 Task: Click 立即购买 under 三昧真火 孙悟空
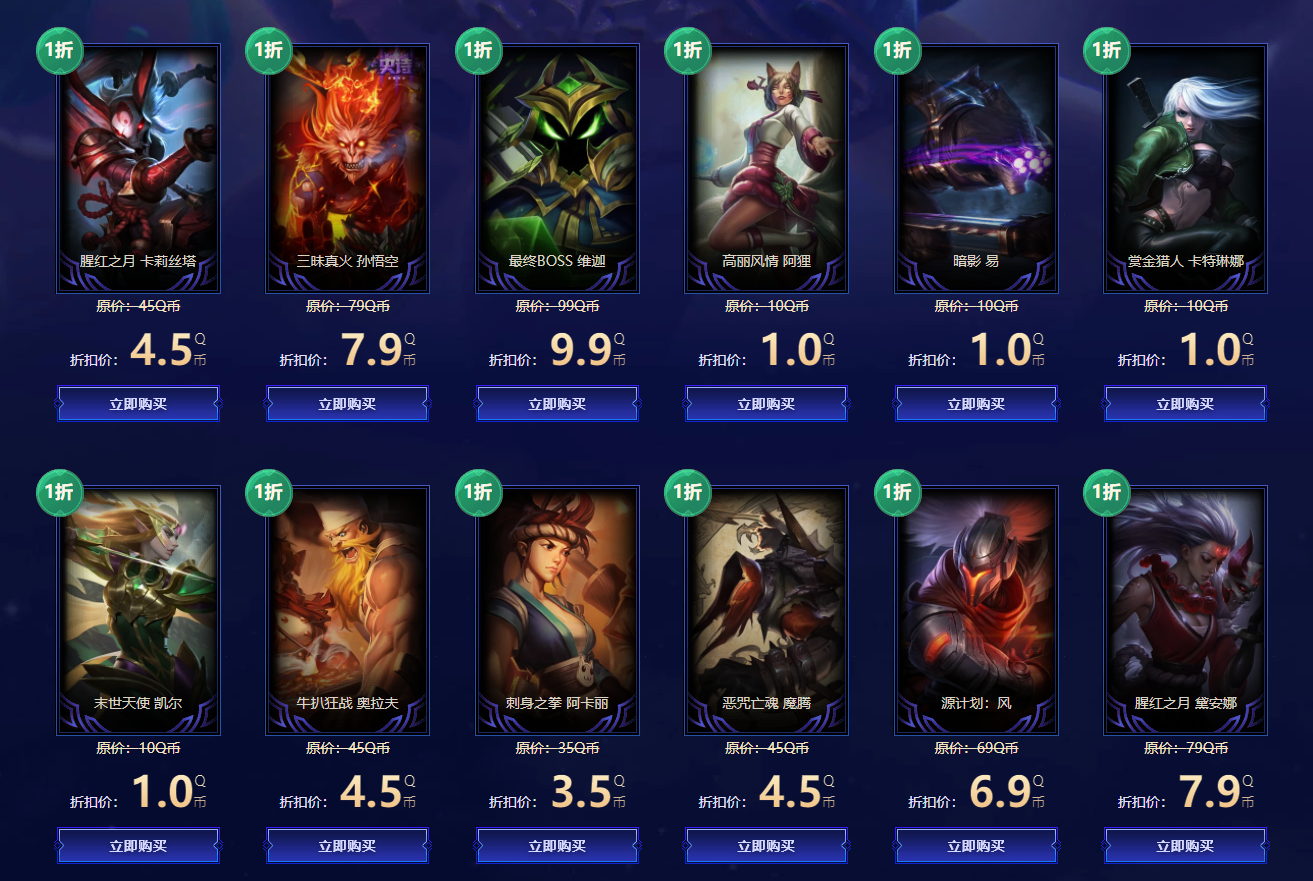pyautogui.click(x=347, y=404)
